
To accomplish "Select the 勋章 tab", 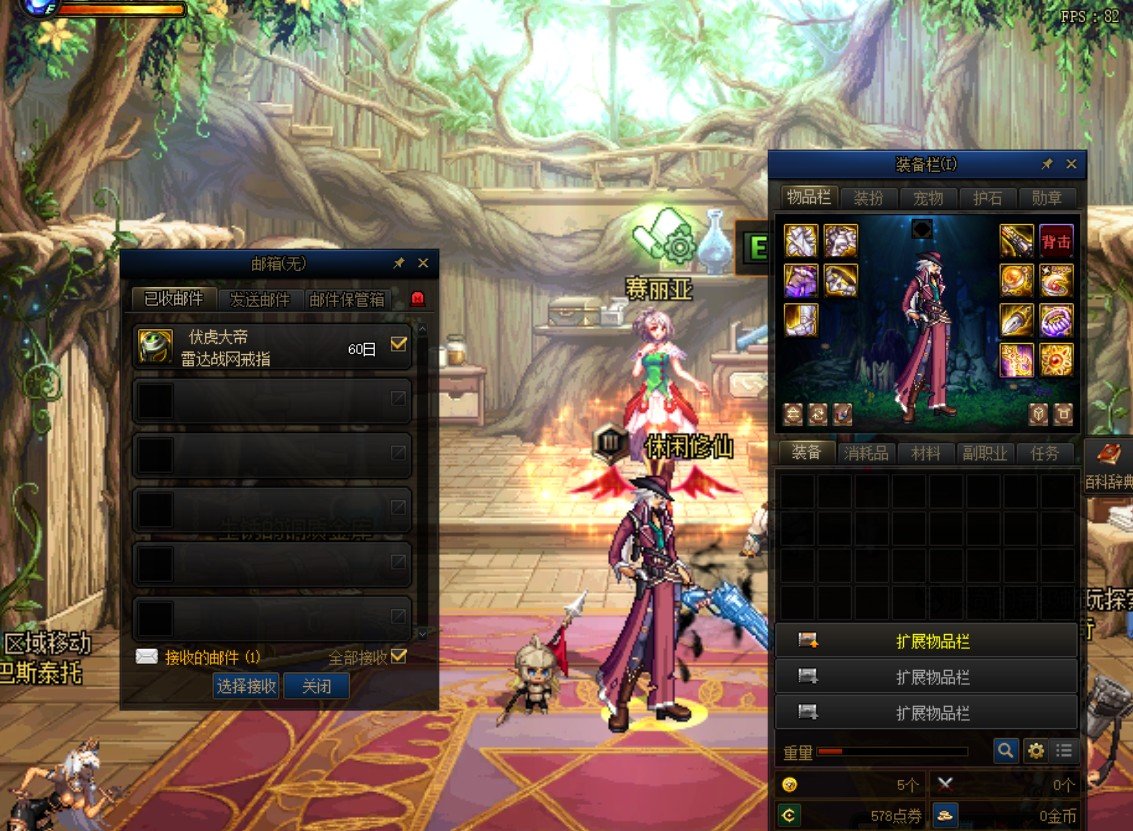I will [x=1046, y=198].
